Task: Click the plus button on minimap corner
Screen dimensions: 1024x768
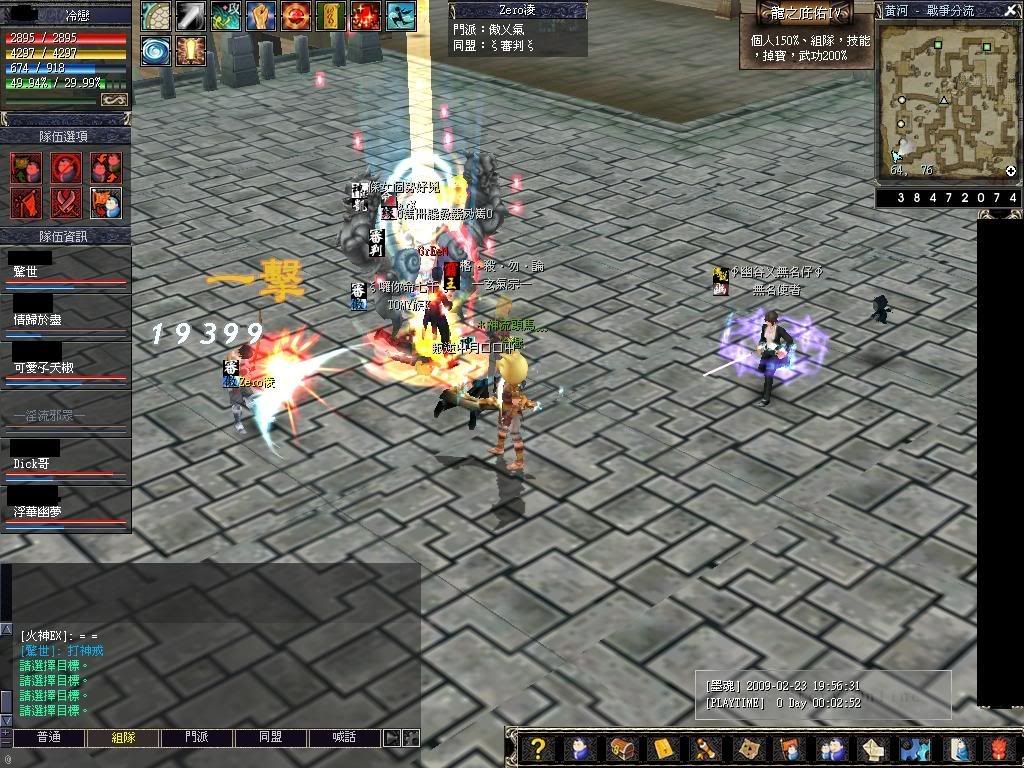Action: click(1011, 171)
